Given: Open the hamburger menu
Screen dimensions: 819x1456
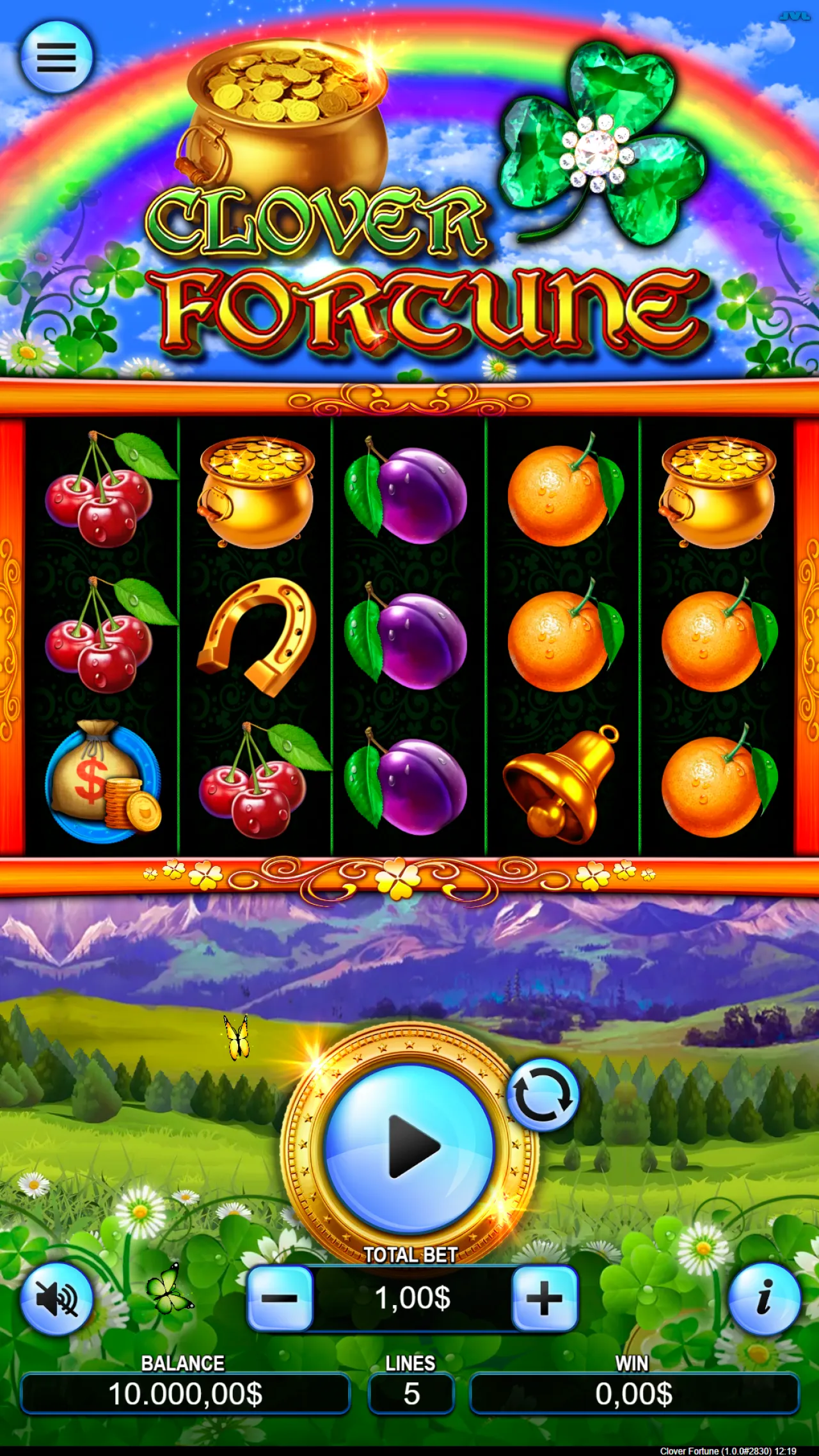Looking at the screenshot, I should click(x=56, y=58).
